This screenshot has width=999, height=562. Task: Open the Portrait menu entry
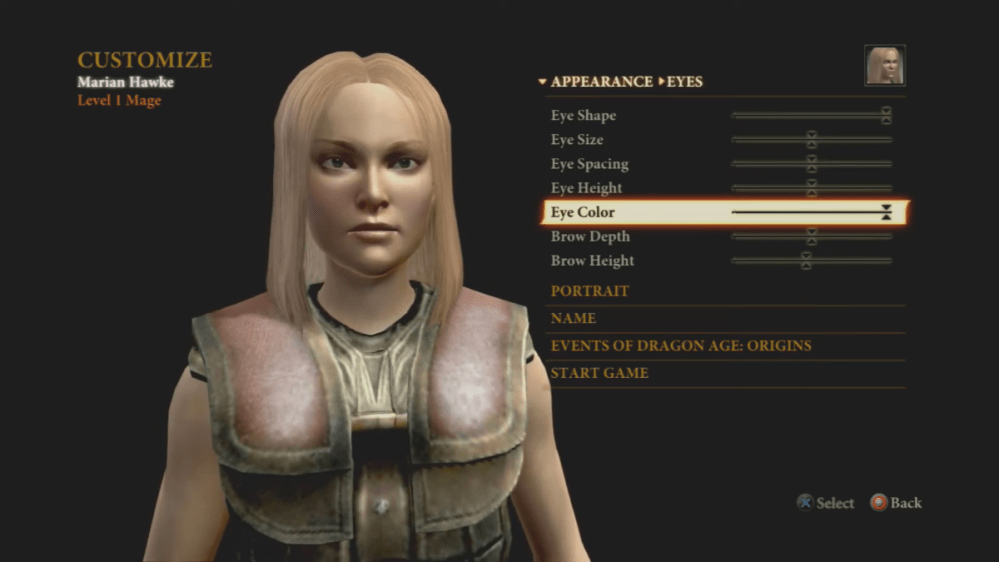pos(590,291)
